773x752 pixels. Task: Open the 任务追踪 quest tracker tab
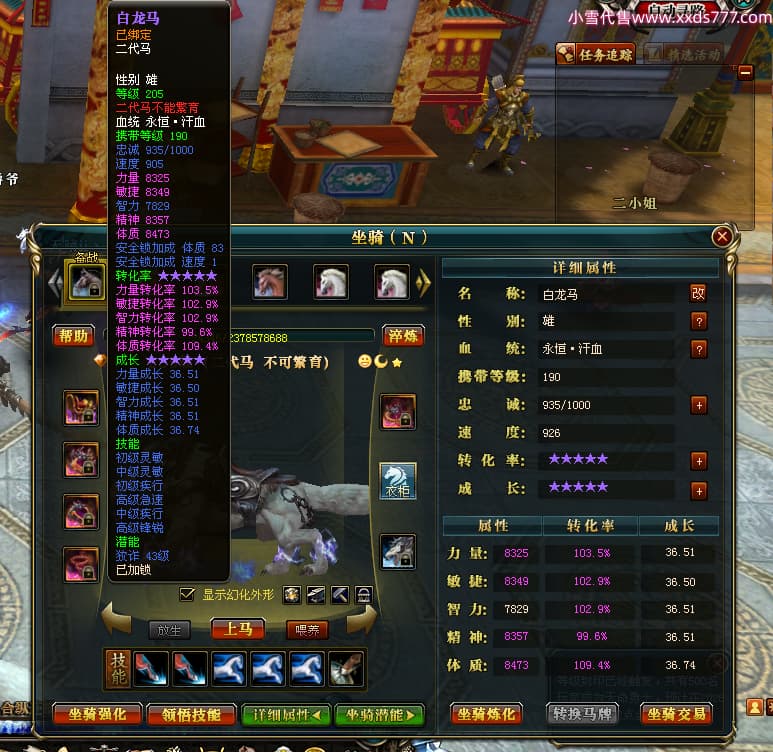(596, 54)
